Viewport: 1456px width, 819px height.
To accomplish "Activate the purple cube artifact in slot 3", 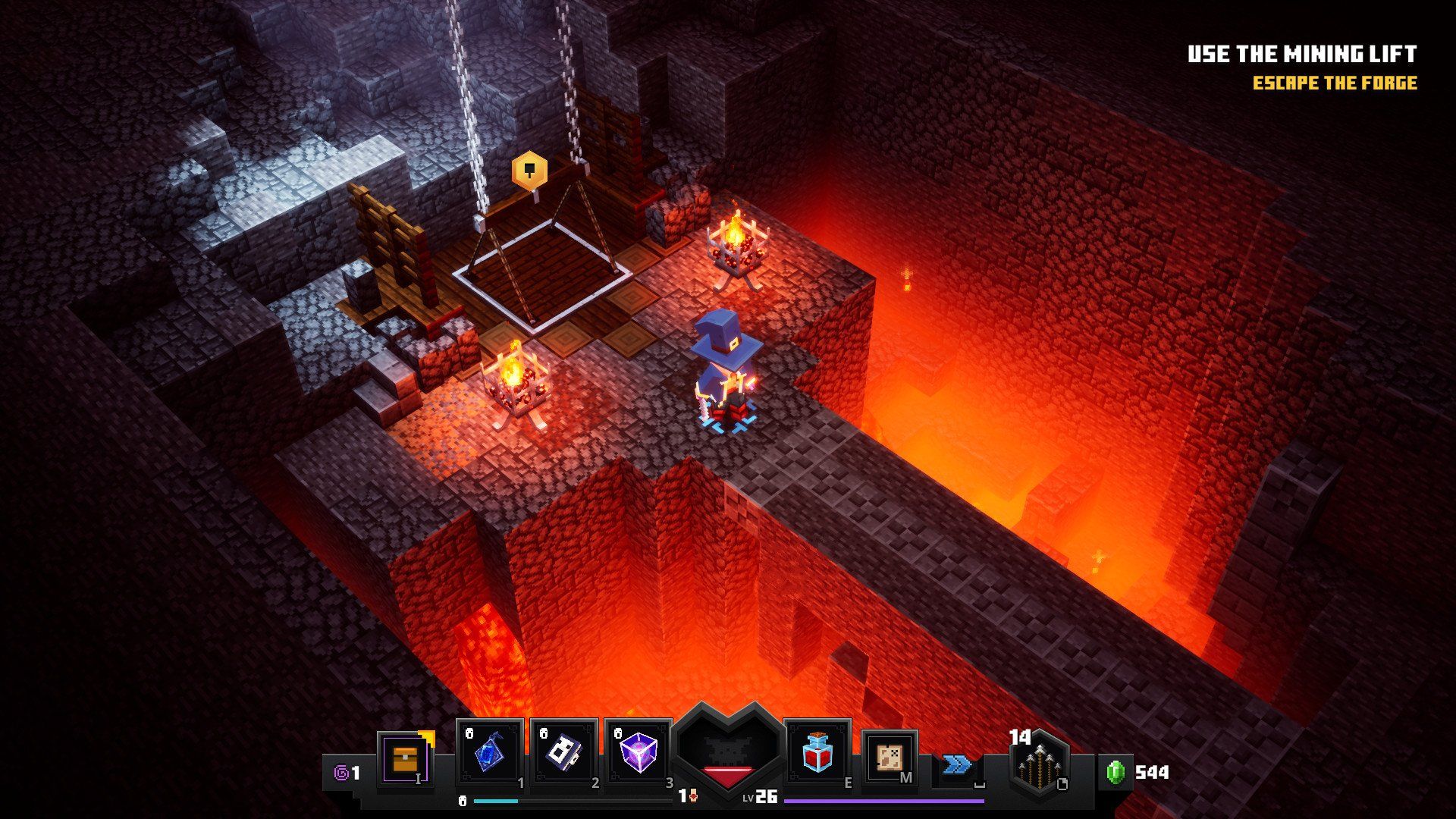I will point(638,753).
